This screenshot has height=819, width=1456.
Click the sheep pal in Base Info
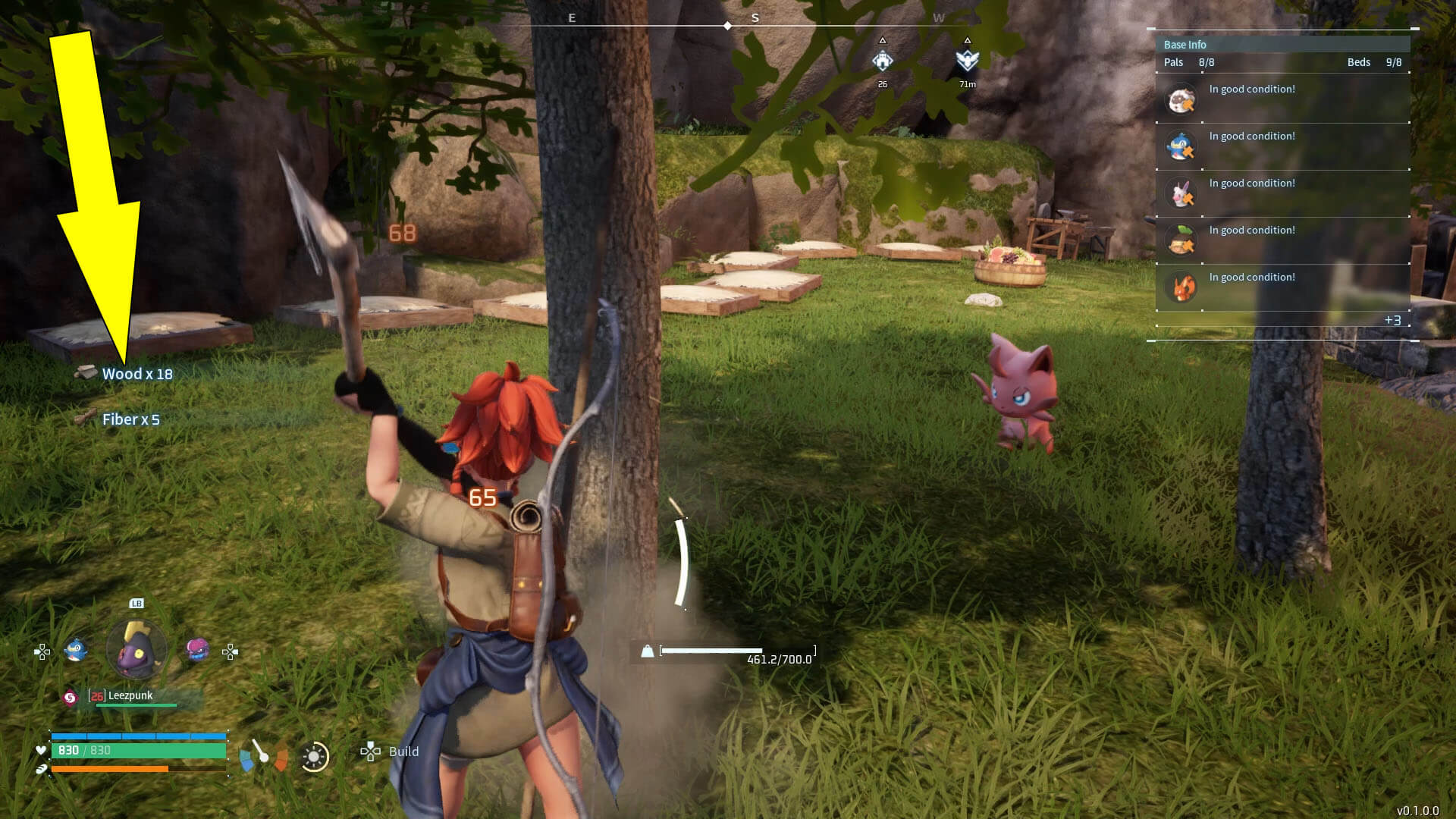[x=1181, y=100]
